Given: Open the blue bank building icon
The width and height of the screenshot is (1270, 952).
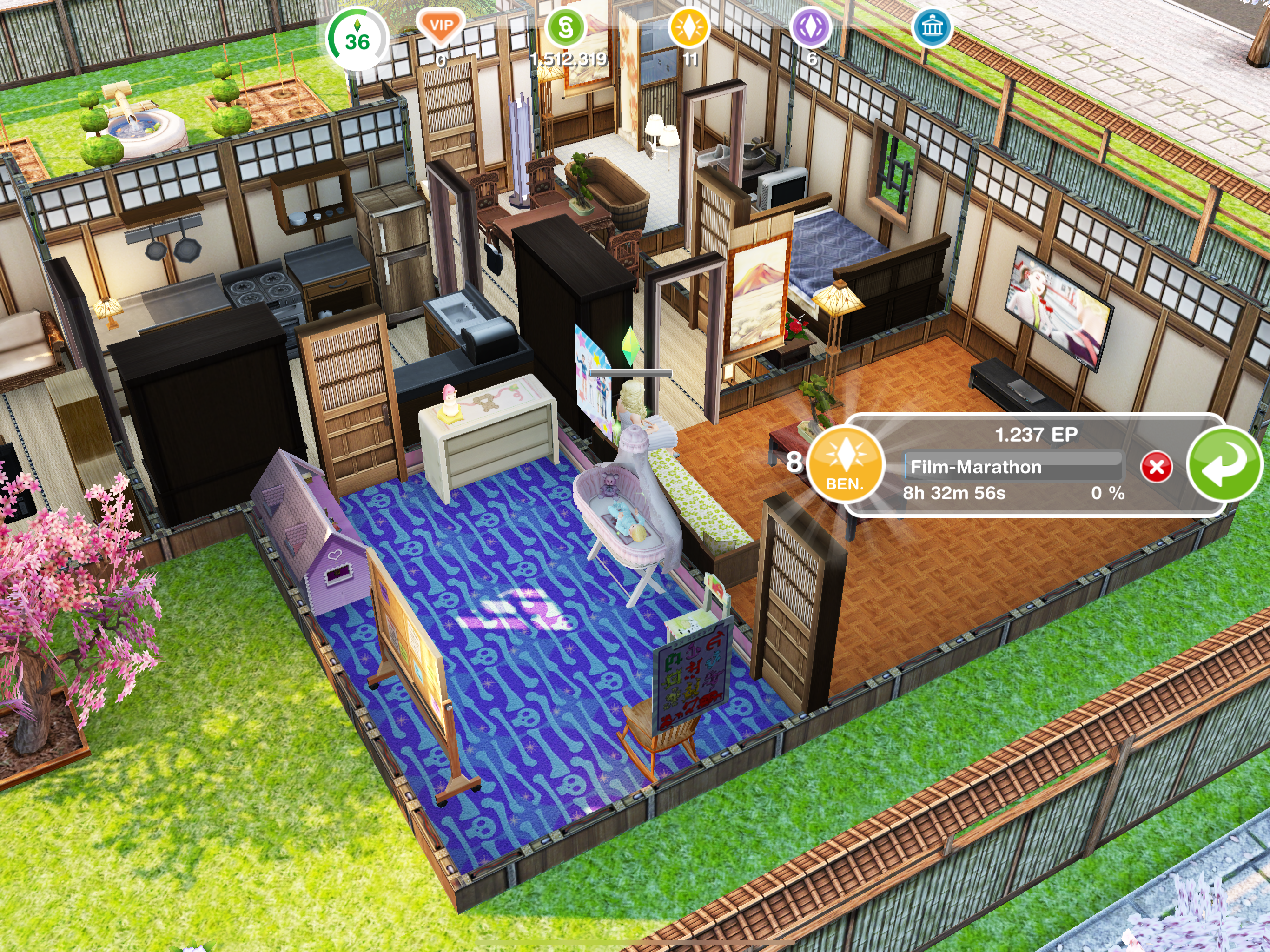Looking at the screenshot, I should coord(931,27).
